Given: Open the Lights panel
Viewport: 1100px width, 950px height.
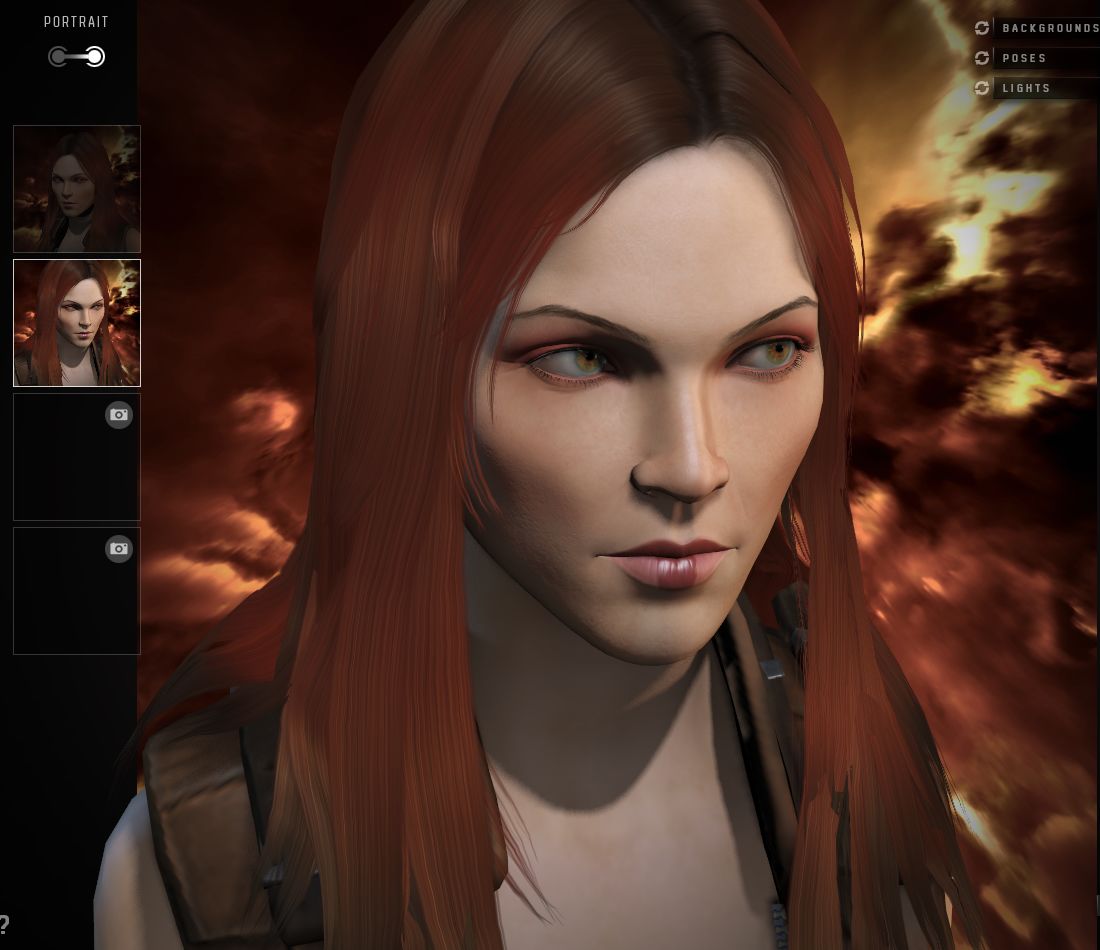Looking at the screenshot, I should coord(1027,88).
